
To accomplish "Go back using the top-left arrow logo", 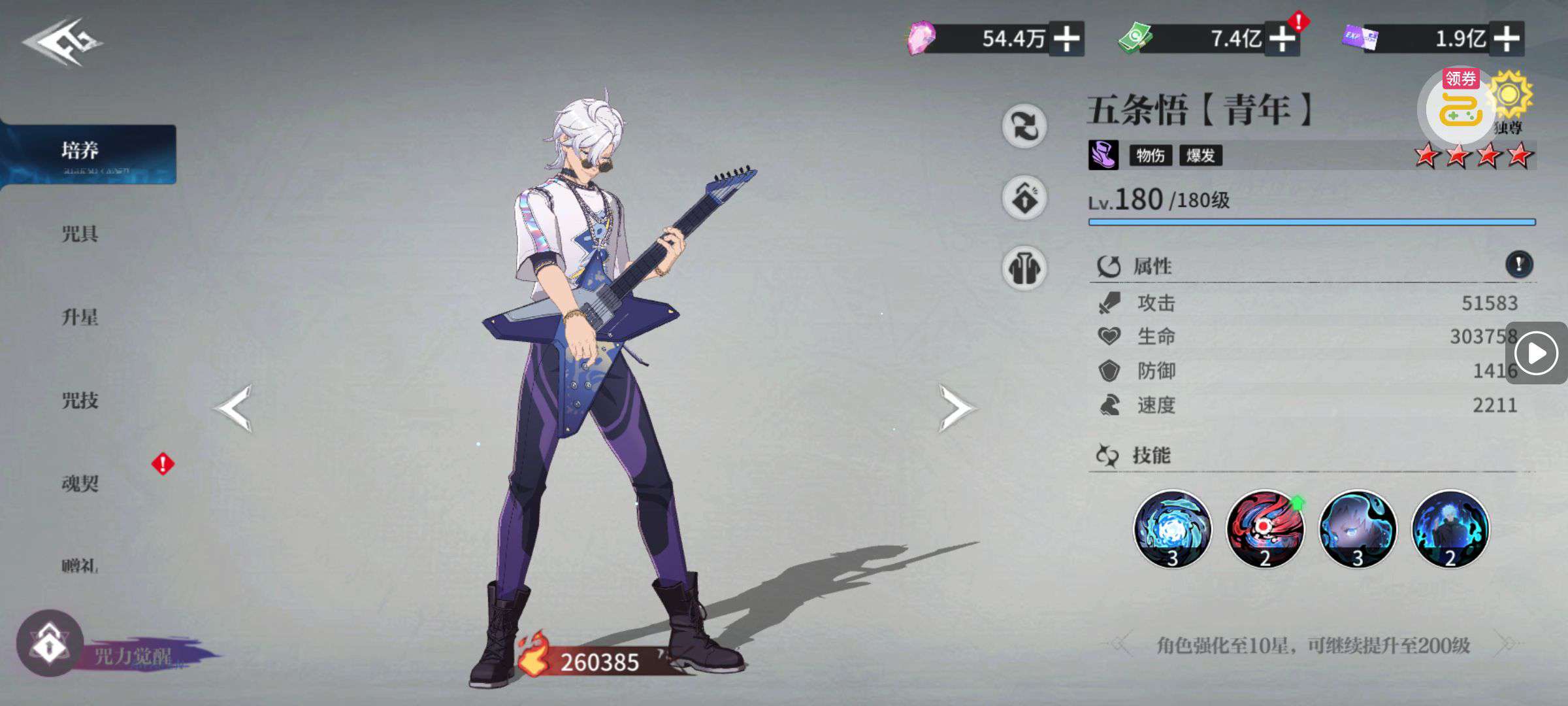I will [x=62, y=42].
